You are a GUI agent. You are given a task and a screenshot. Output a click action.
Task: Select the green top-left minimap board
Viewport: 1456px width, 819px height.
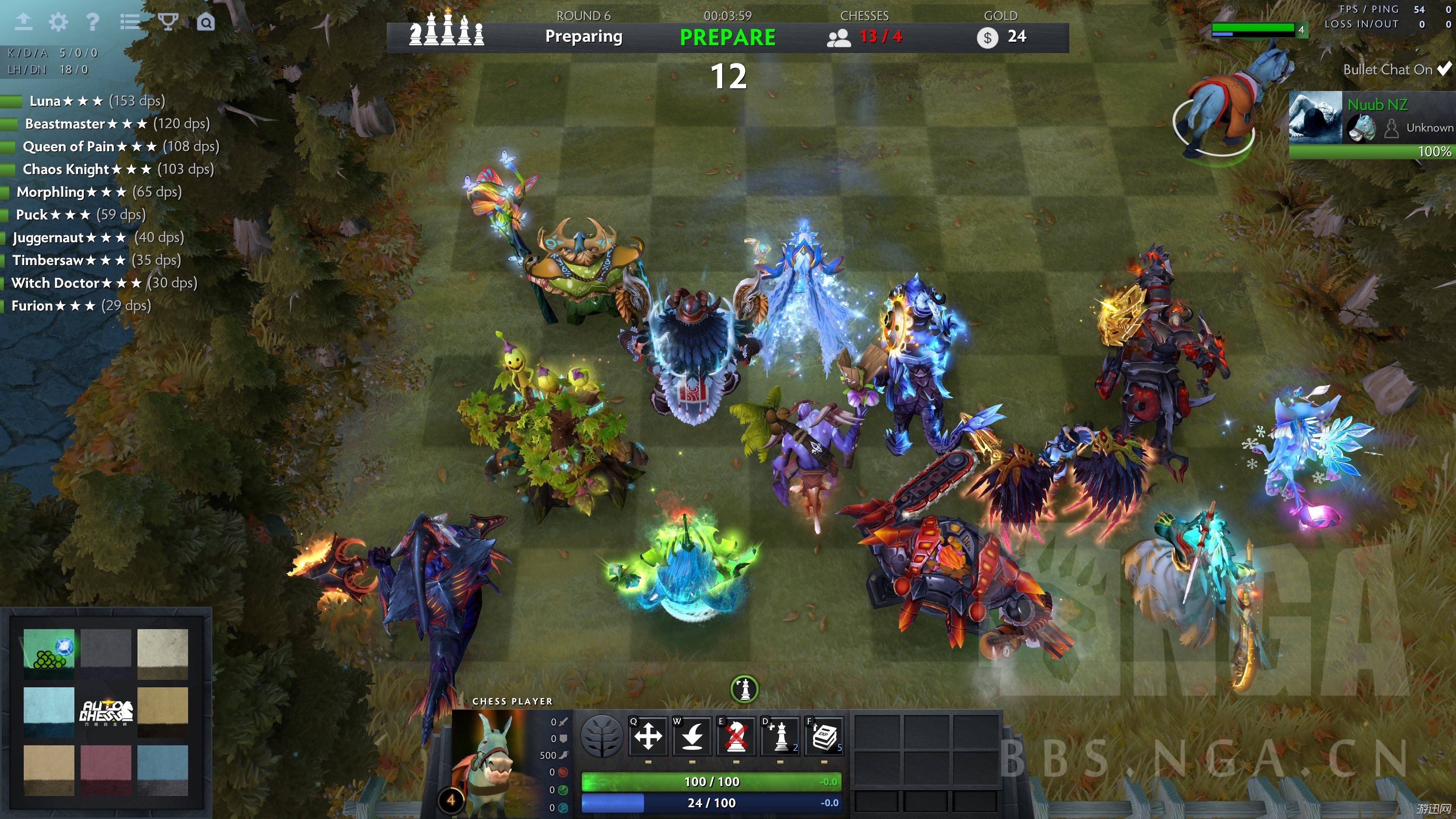tap(49, 654)
